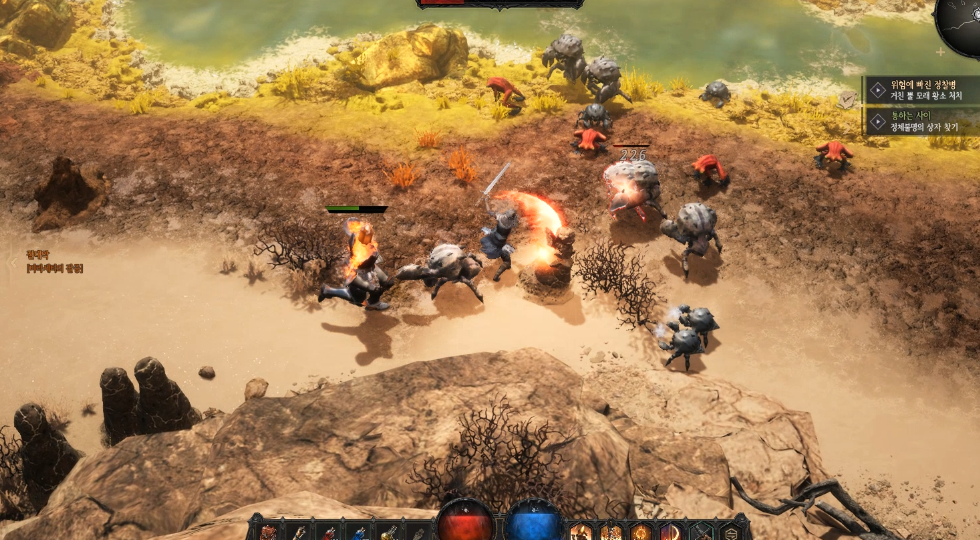Use the yellow flask in the hotbar
Screen dimensions: 980x540
388,531
